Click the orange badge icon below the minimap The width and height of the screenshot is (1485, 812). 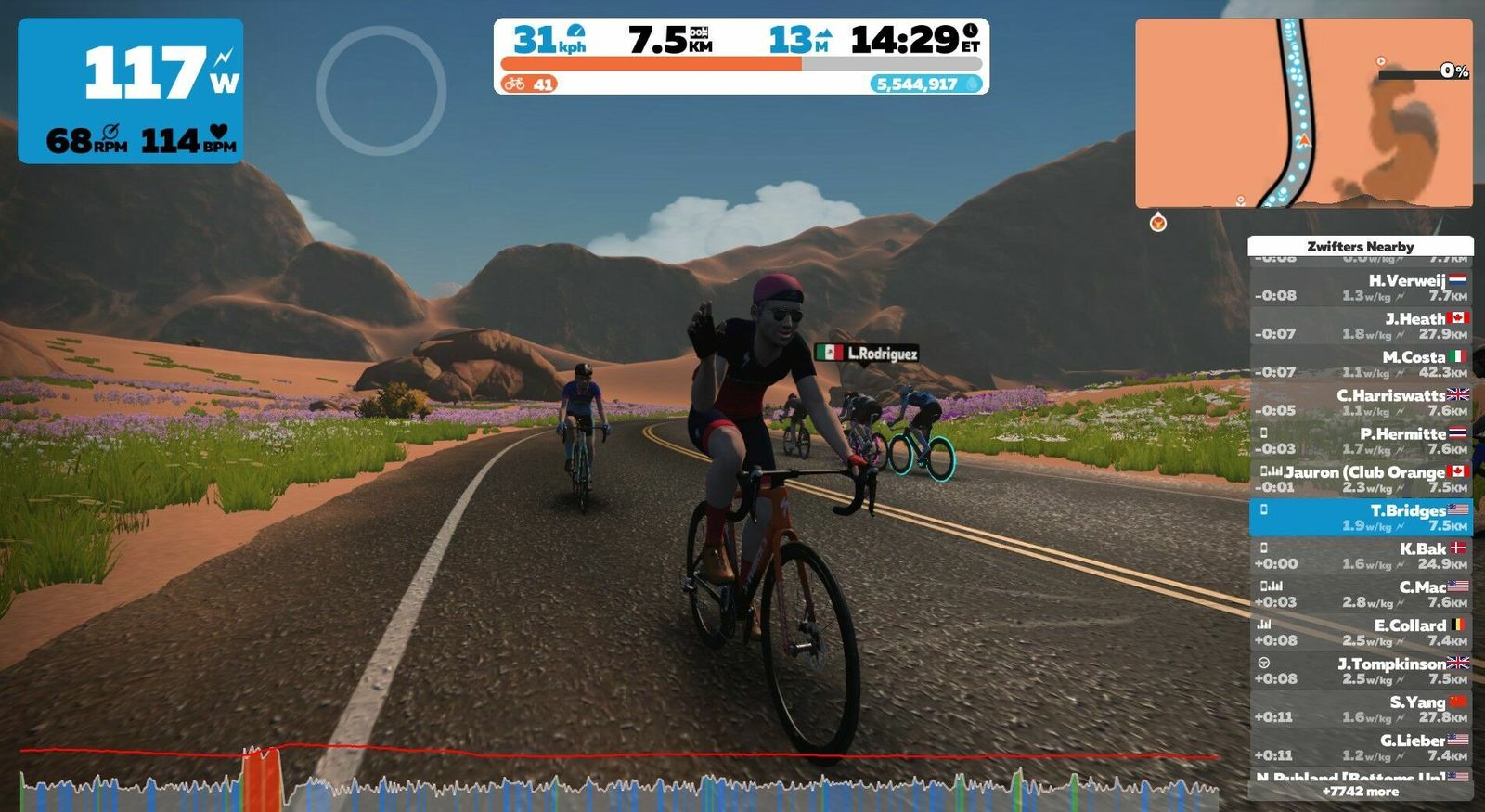point(1157,223)
